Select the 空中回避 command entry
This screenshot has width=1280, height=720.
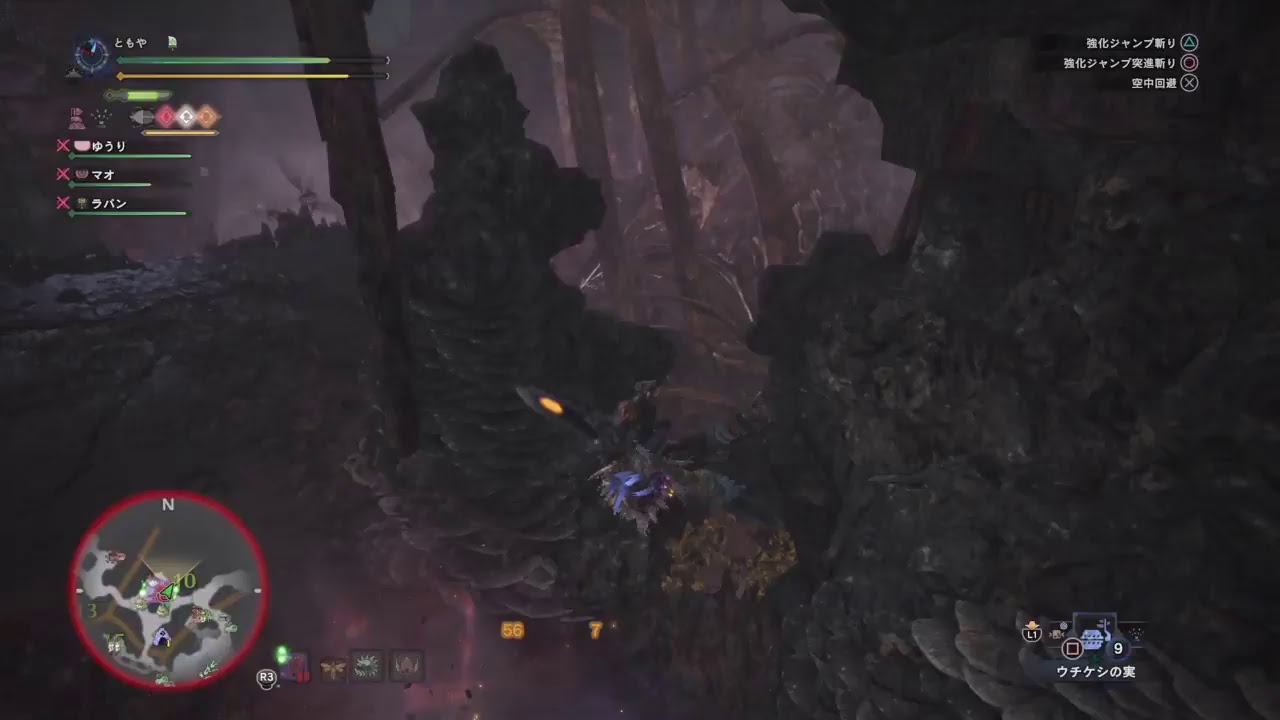1155,84
